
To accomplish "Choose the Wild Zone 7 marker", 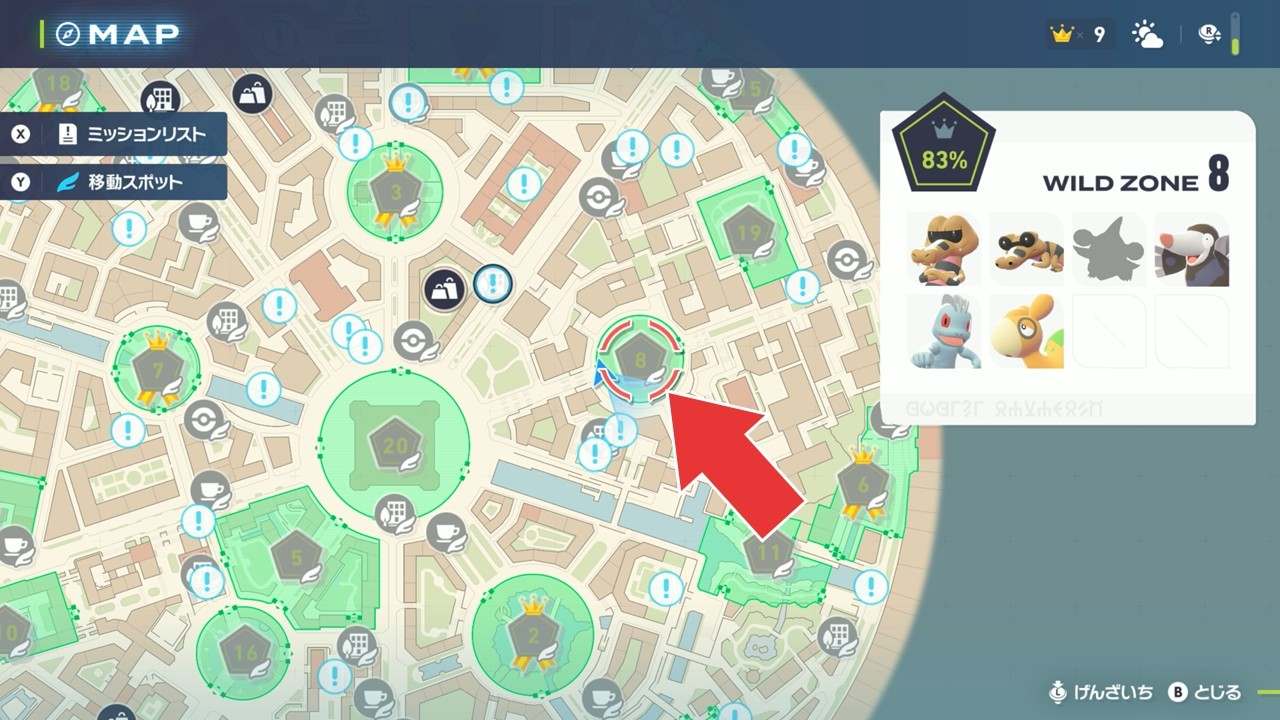I will (x=156, y=370).
